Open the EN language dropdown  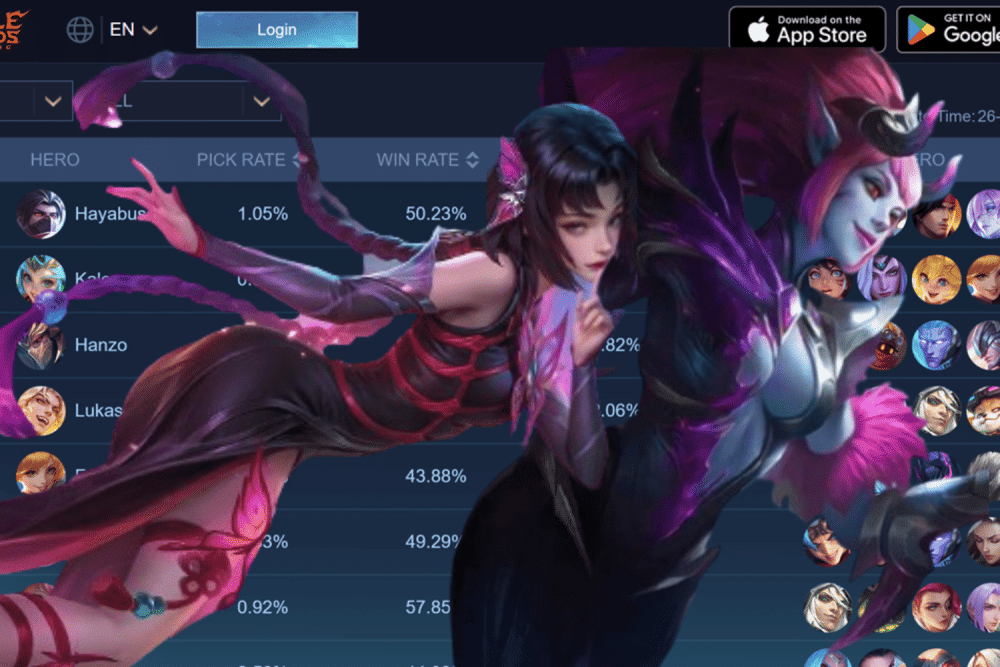(x=133, y=30)
